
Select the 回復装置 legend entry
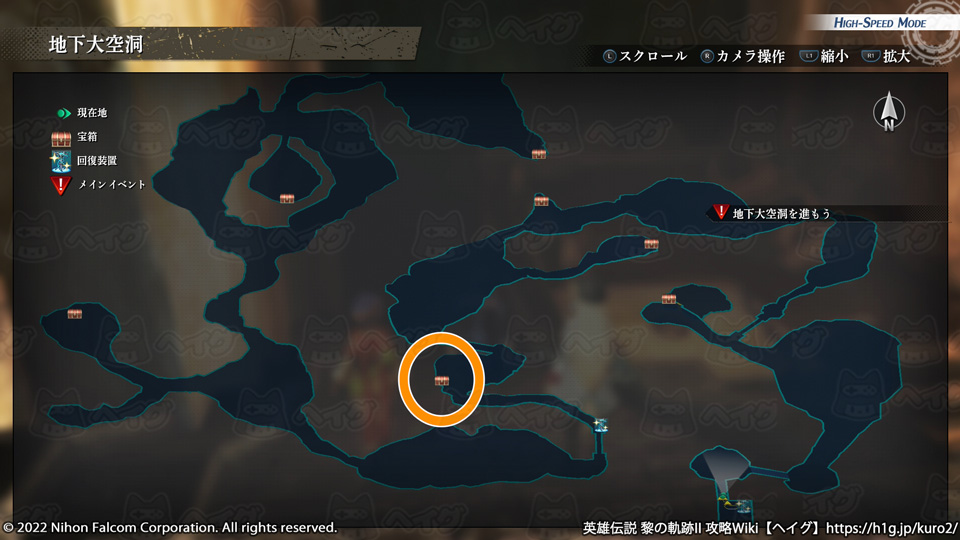pyautogui.click(x=96, y=160)
